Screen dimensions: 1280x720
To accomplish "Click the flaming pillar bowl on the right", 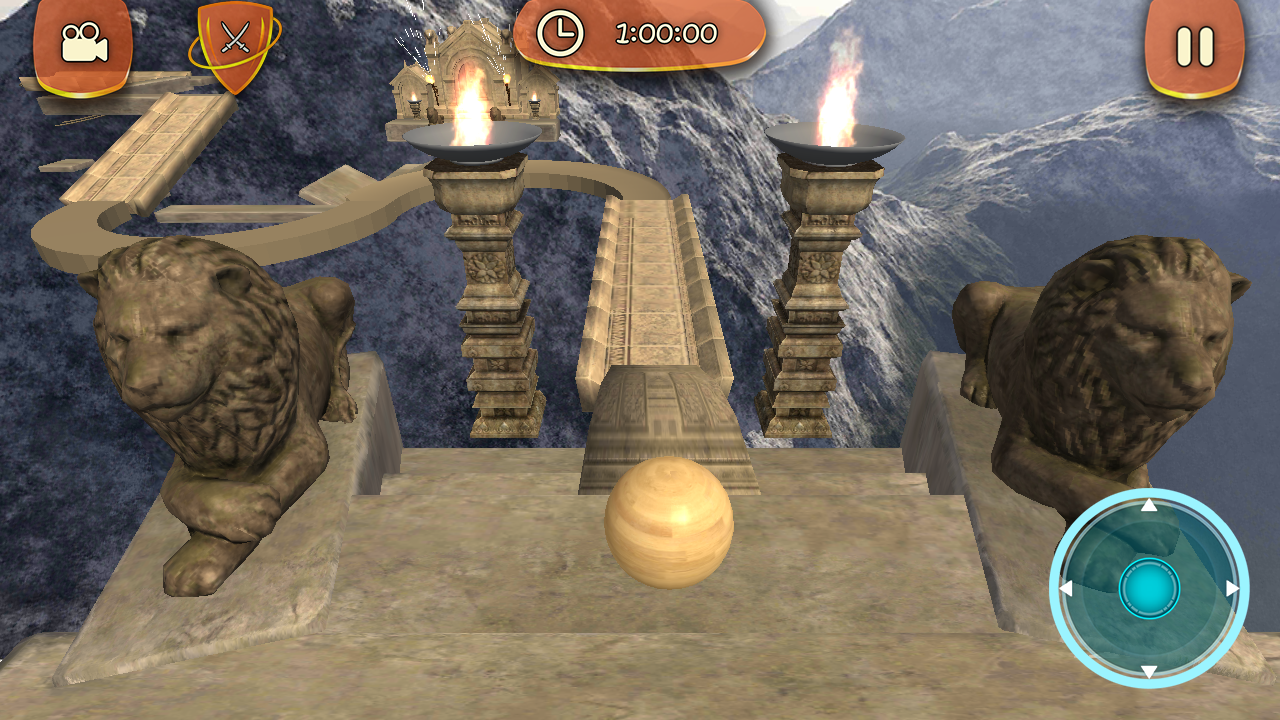I will pos(836,140).
